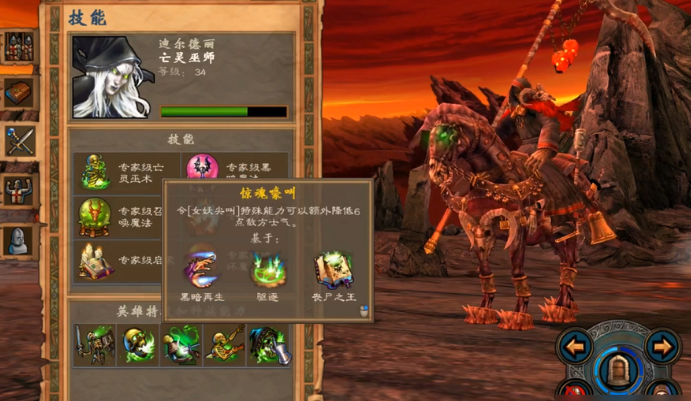Switch to the armored torso tab
Image resolution: width=691 pixels, height=401 pixels.
pos(19,189)
